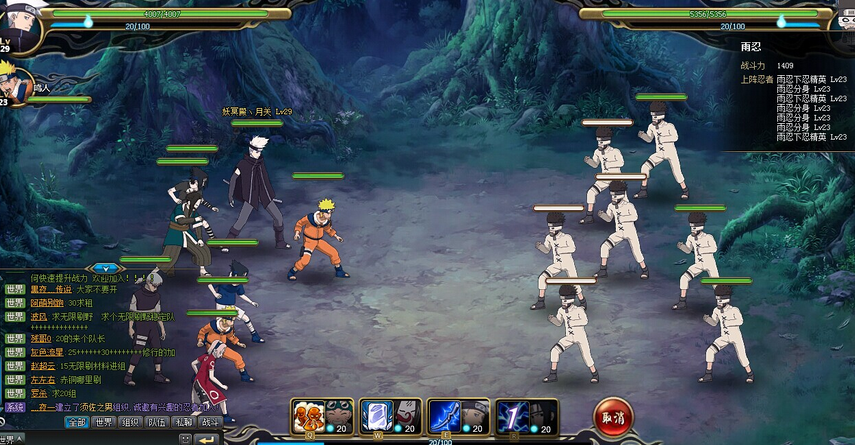Switch chat to the 全部 tab
Screen dimensions: 855x445
coord(77,422)
